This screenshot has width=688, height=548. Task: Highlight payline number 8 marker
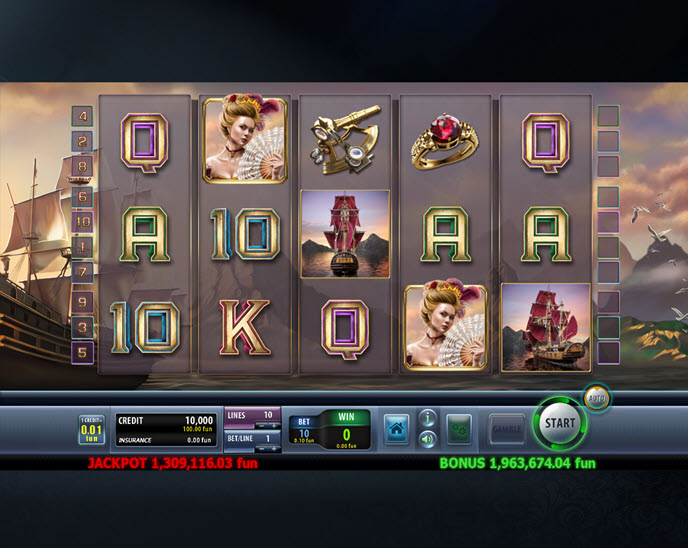point(83,167)
